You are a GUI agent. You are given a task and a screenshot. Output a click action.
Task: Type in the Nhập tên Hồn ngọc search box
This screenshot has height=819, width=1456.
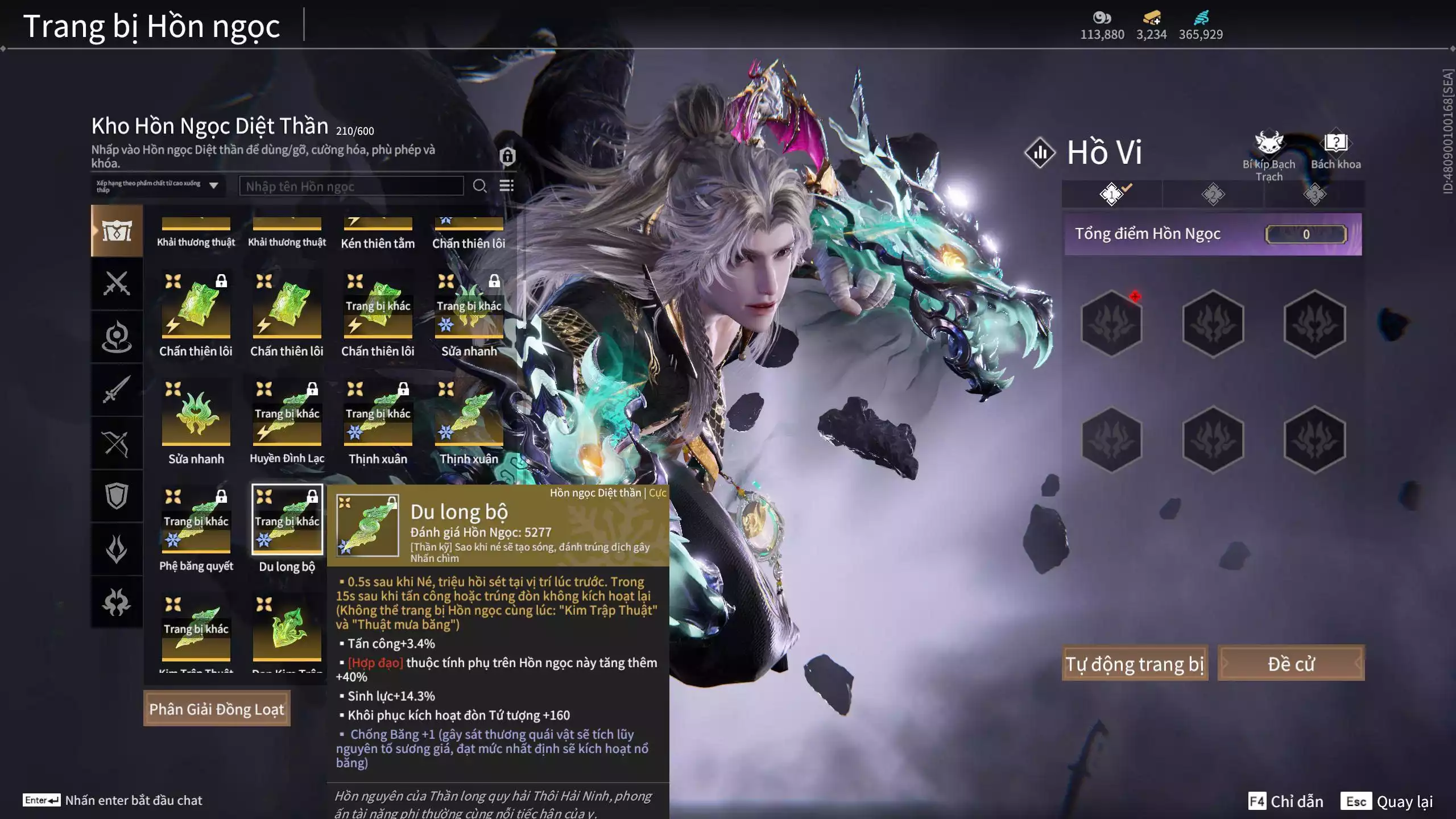351,186
